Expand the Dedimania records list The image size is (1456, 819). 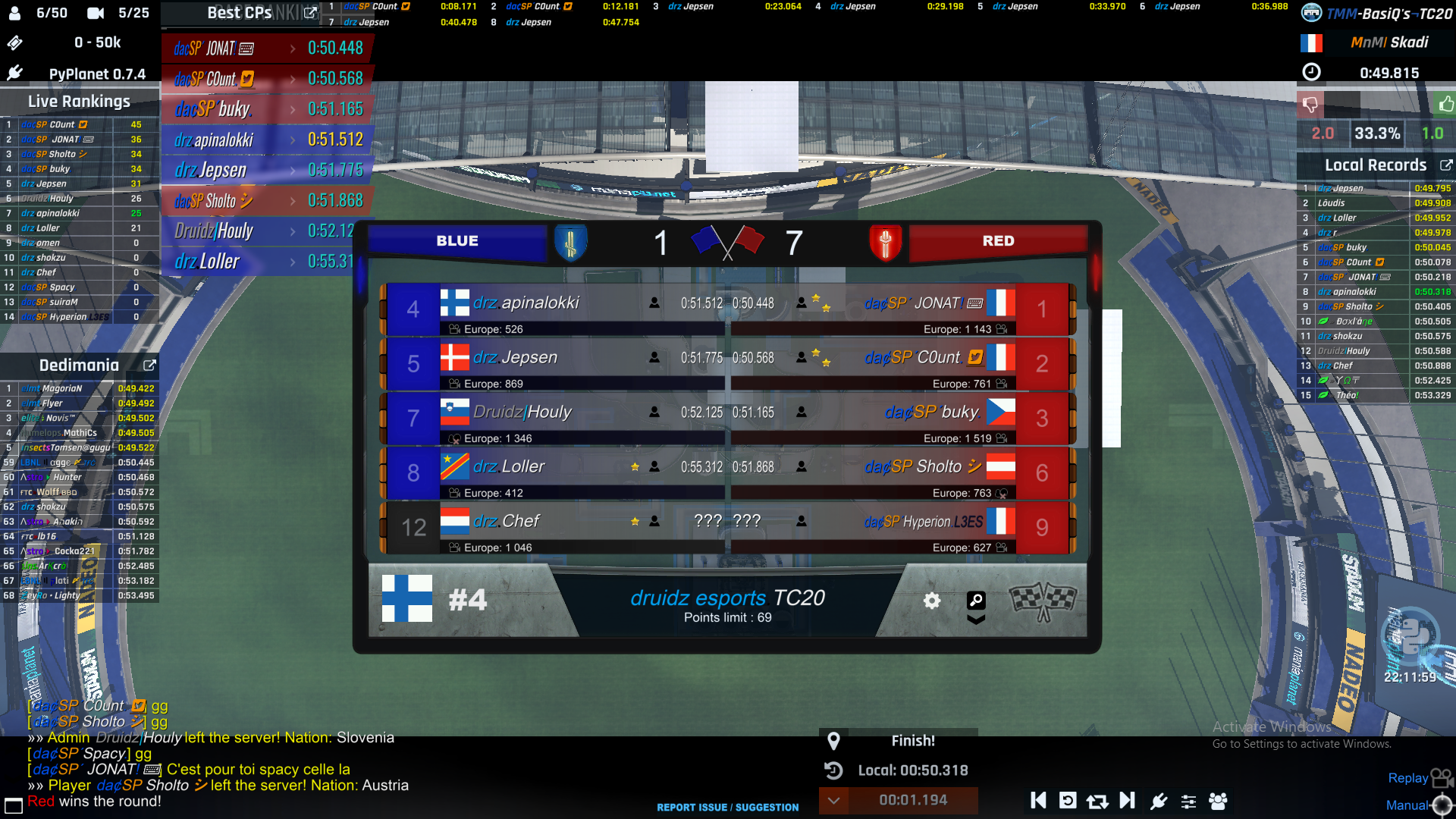coord(149,366)
